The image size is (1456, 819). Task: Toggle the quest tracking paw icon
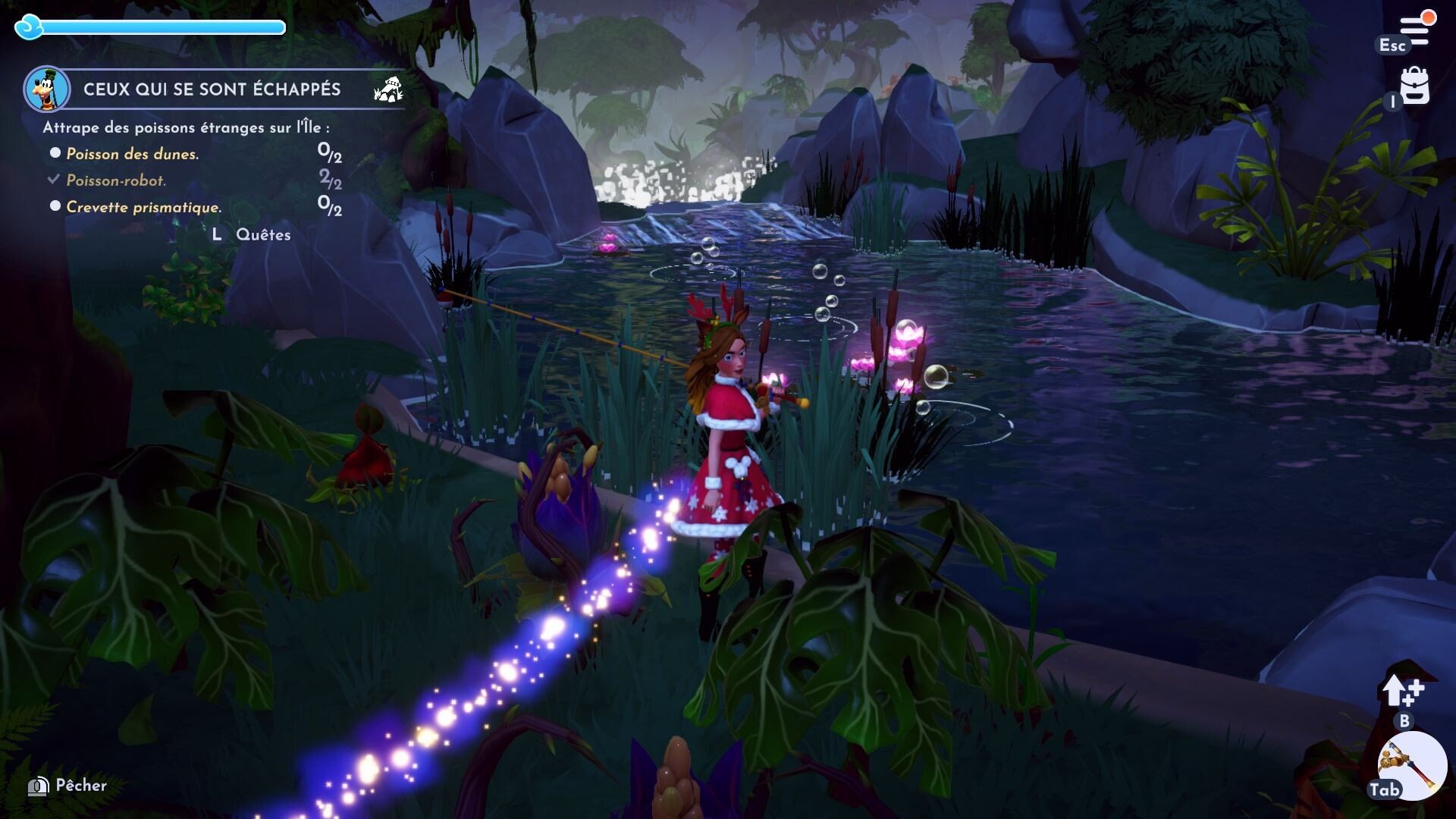coord(388,89)
